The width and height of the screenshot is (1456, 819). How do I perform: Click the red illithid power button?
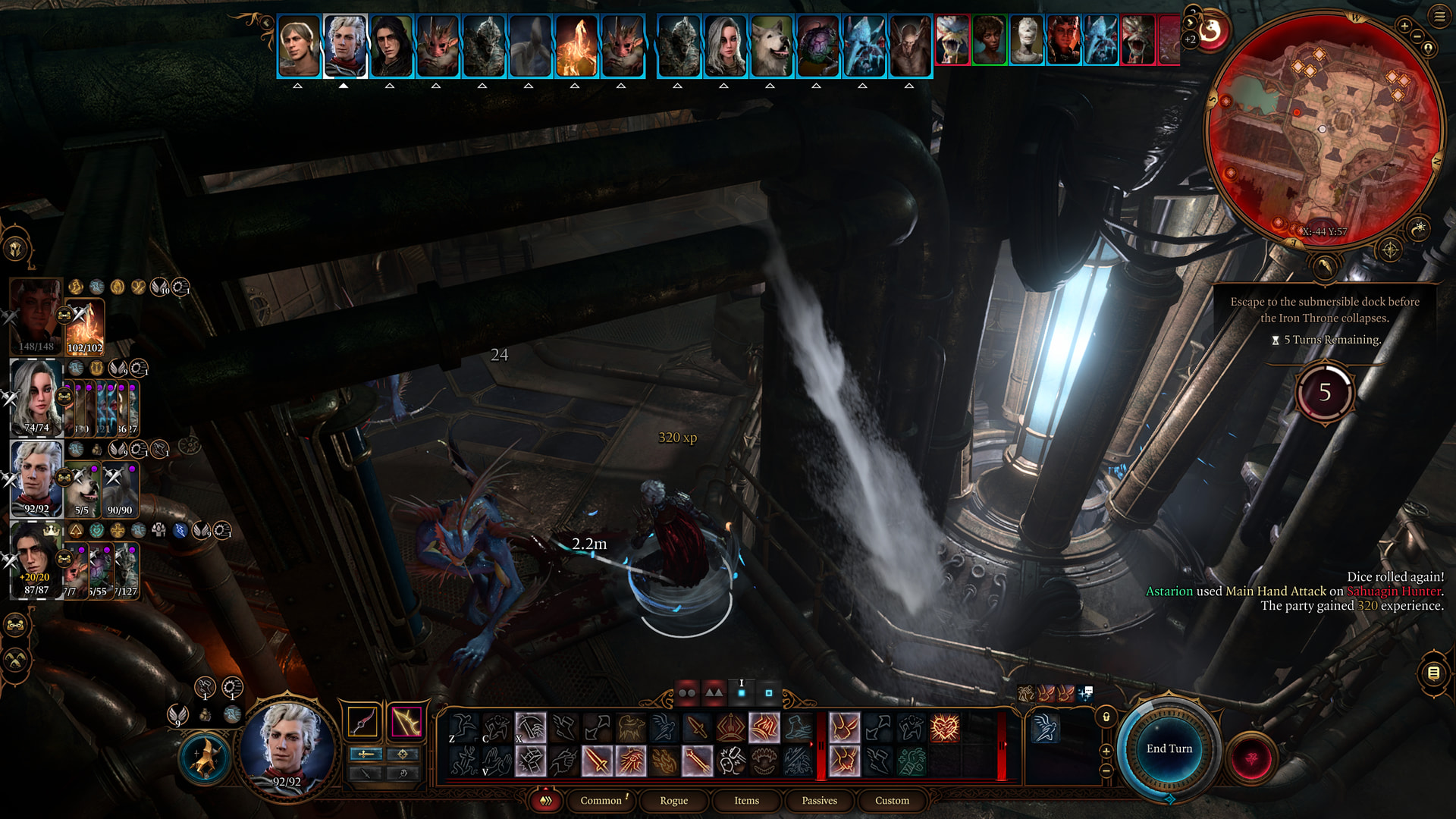pos(1252,758)
